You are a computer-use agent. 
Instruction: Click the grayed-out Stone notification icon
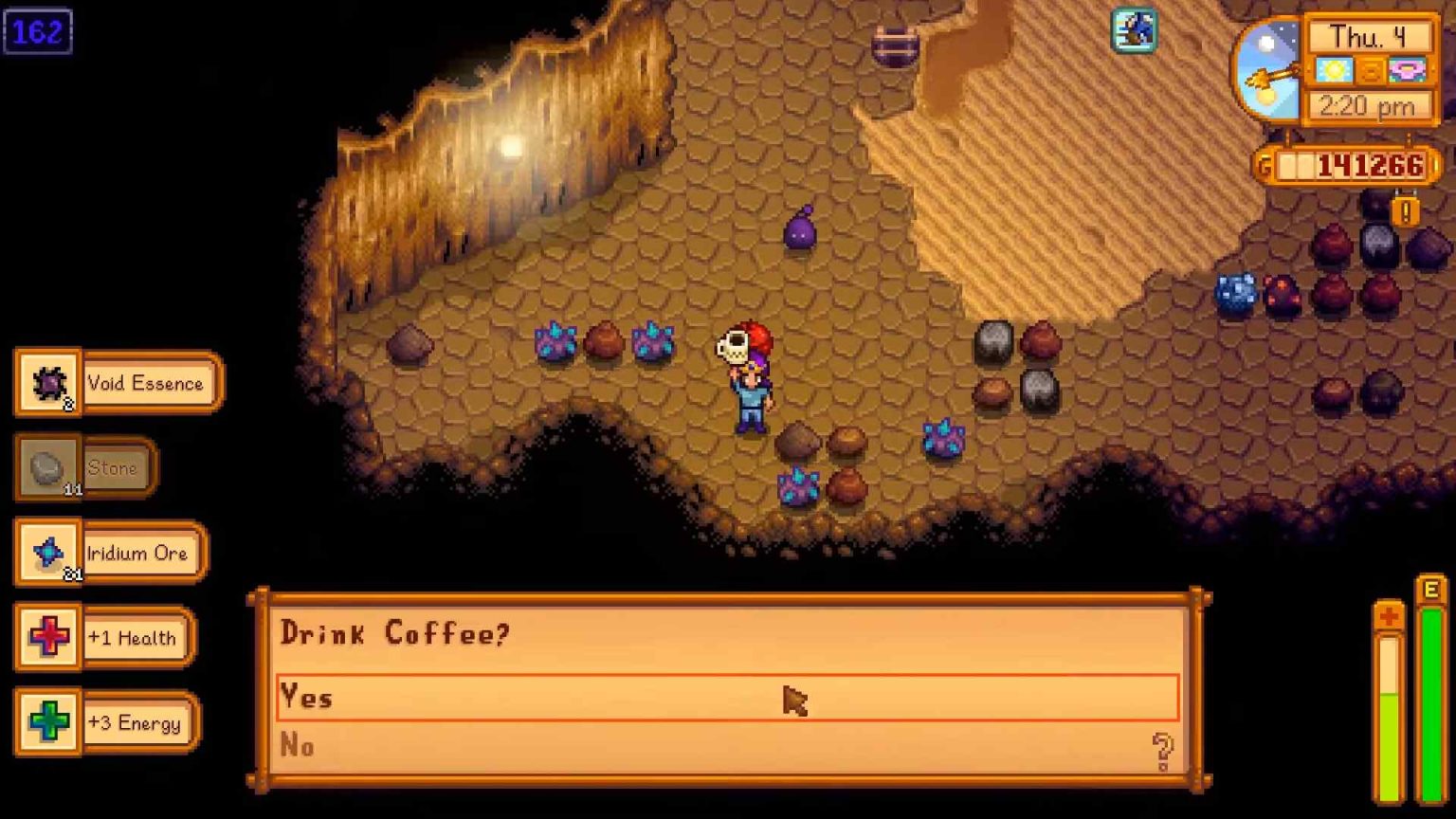tap(48, 467)
